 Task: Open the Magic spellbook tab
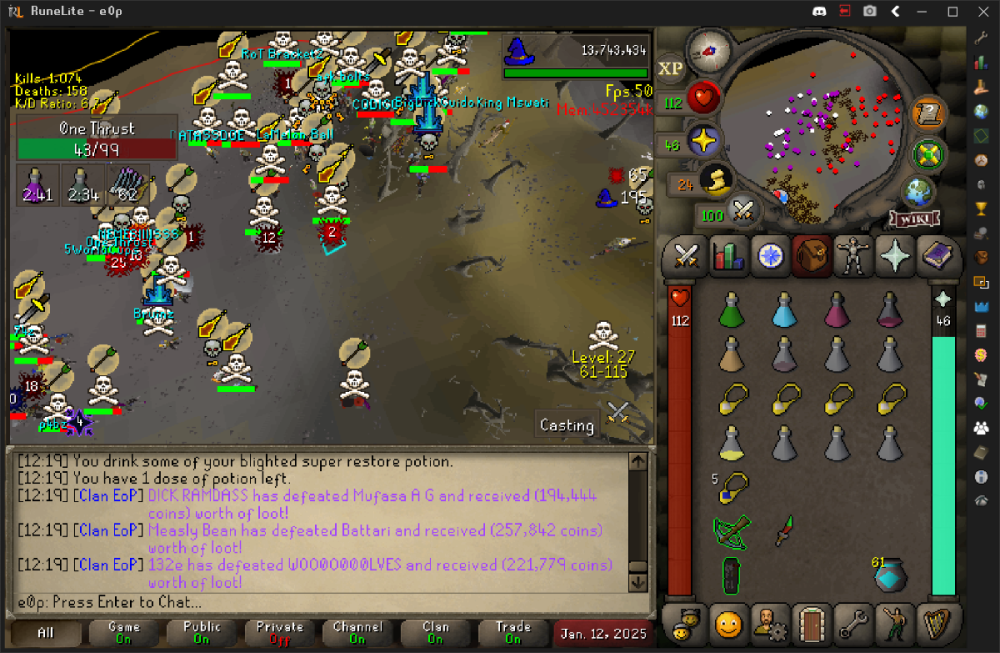point(938,256)
